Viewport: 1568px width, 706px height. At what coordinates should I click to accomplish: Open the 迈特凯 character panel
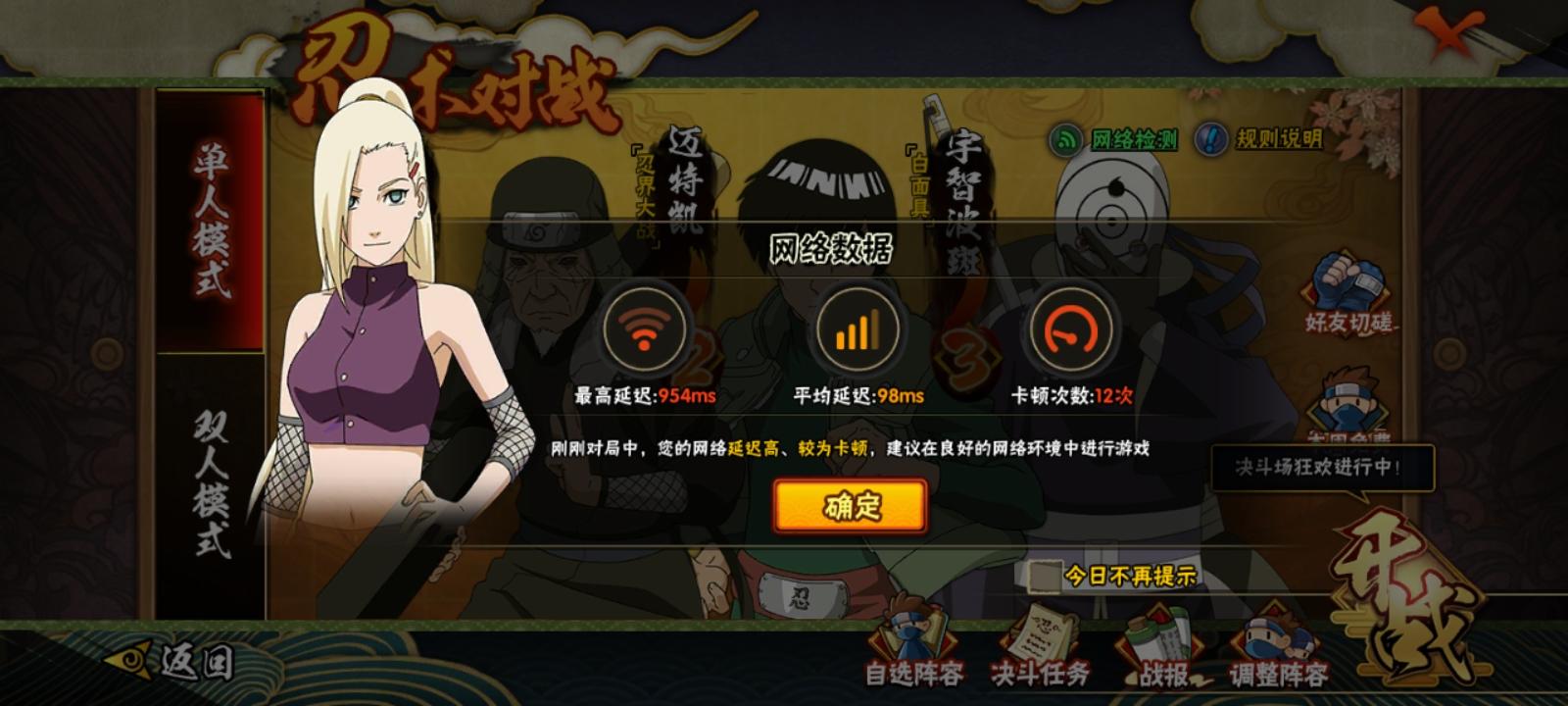click(x=684, y=176)
